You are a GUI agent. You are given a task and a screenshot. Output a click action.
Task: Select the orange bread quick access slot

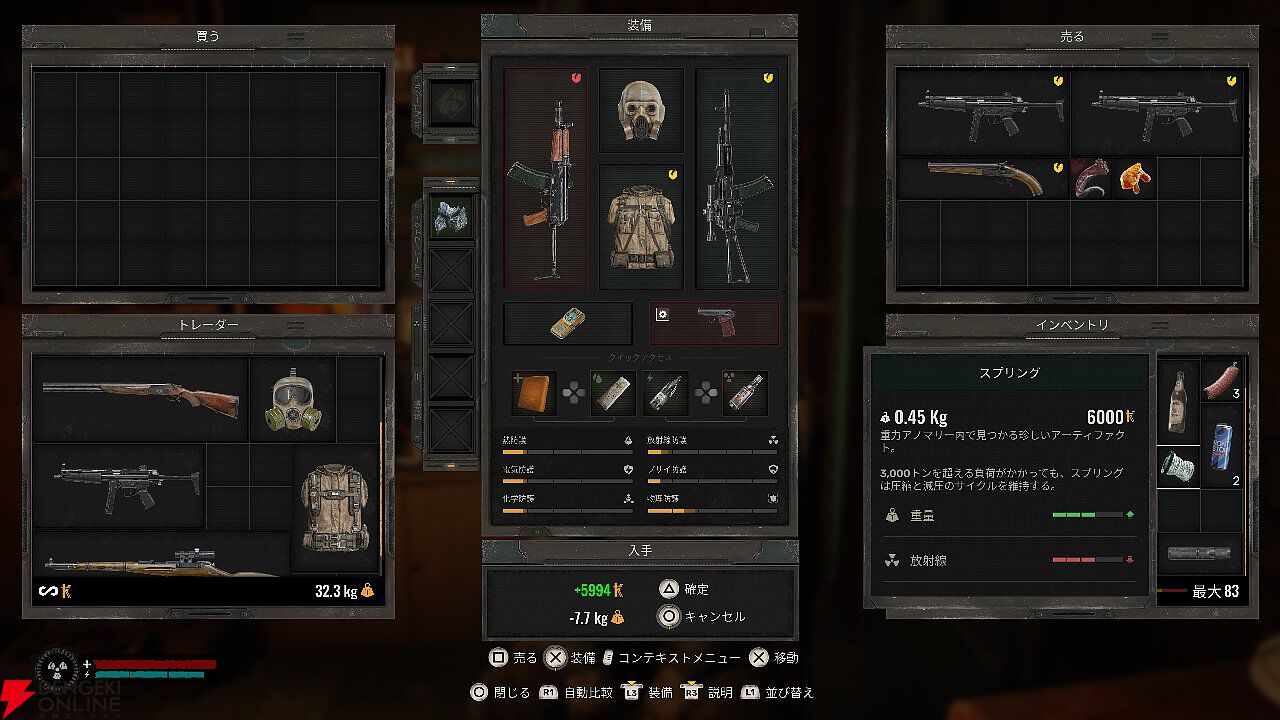[x=533, y=393]
